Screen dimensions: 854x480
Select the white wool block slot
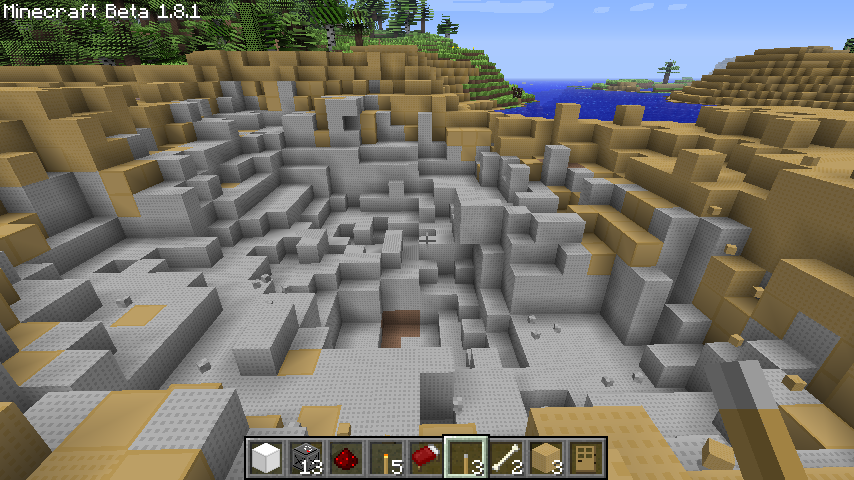266,459
